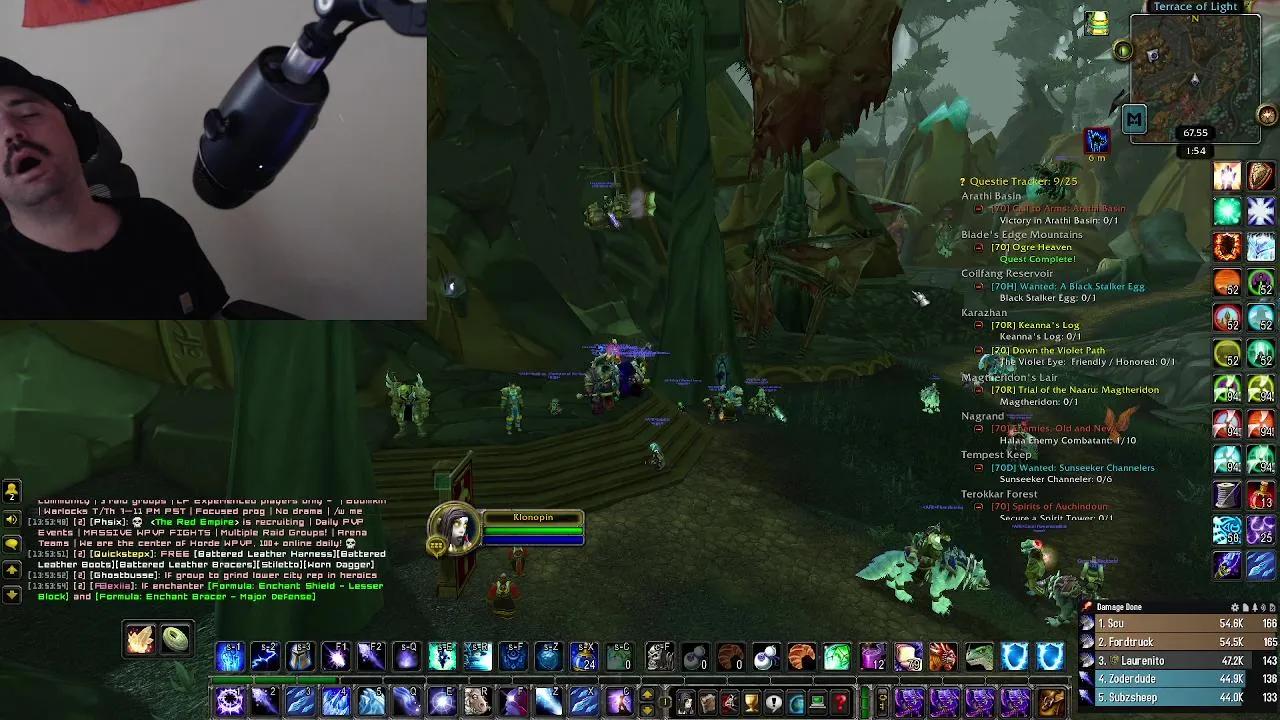Open the red question mark help icon

pyautogui.click(x=838, y=700)
